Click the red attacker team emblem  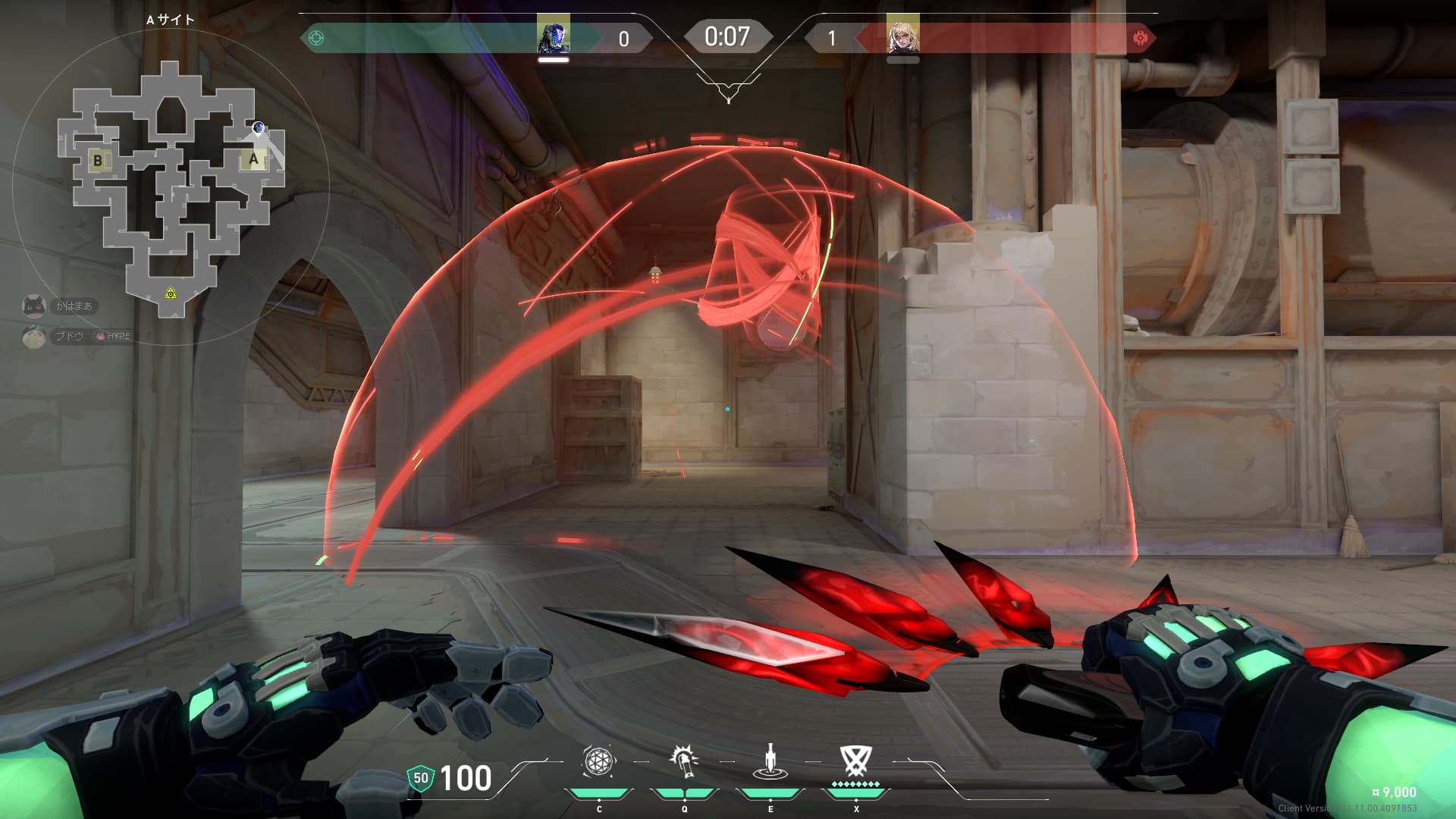point(1140,38)
